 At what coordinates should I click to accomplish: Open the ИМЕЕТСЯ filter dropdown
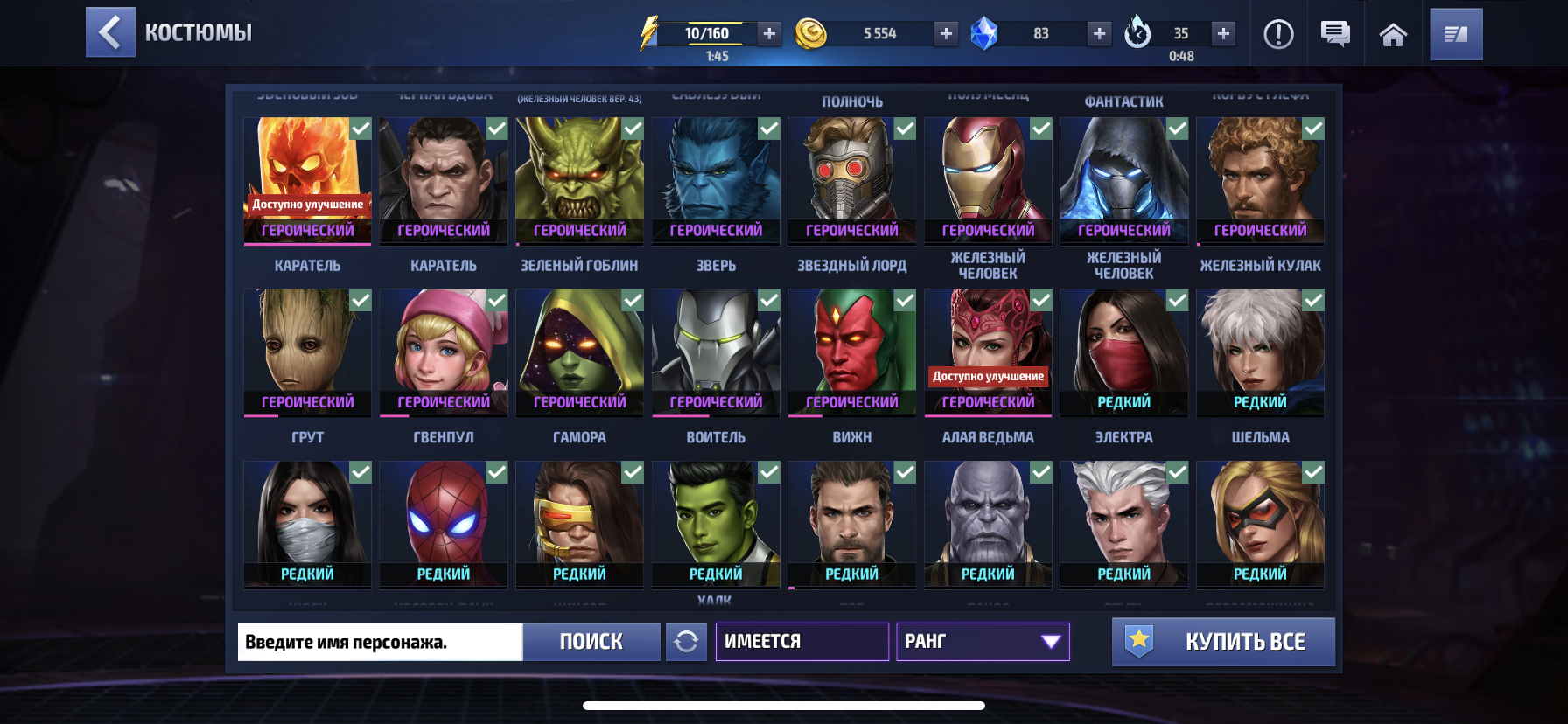click(801, 641)
